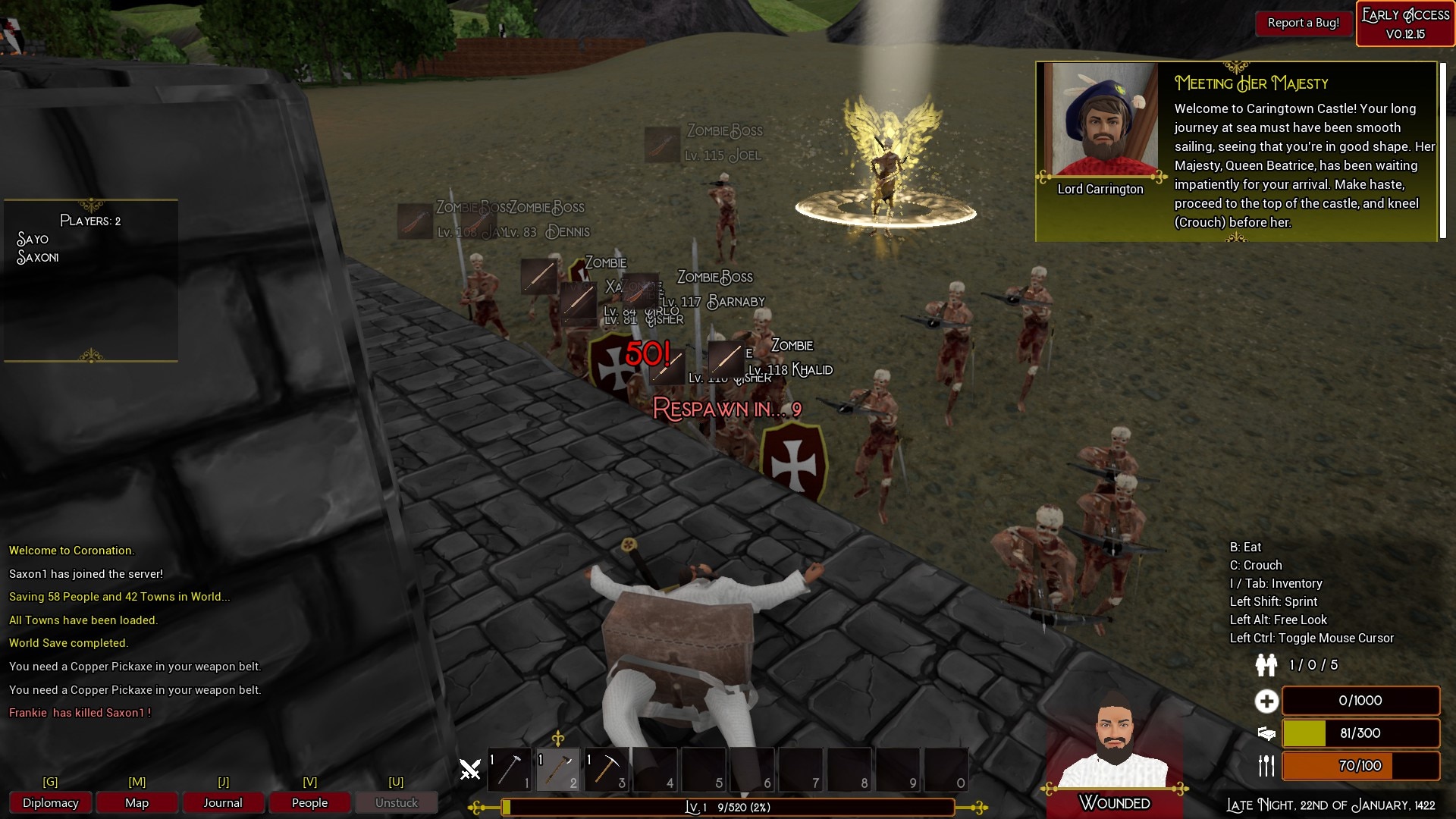Viewport: 1456px width, 819px height.
Task: Click the Unstuck button
Action: [396, 802]
